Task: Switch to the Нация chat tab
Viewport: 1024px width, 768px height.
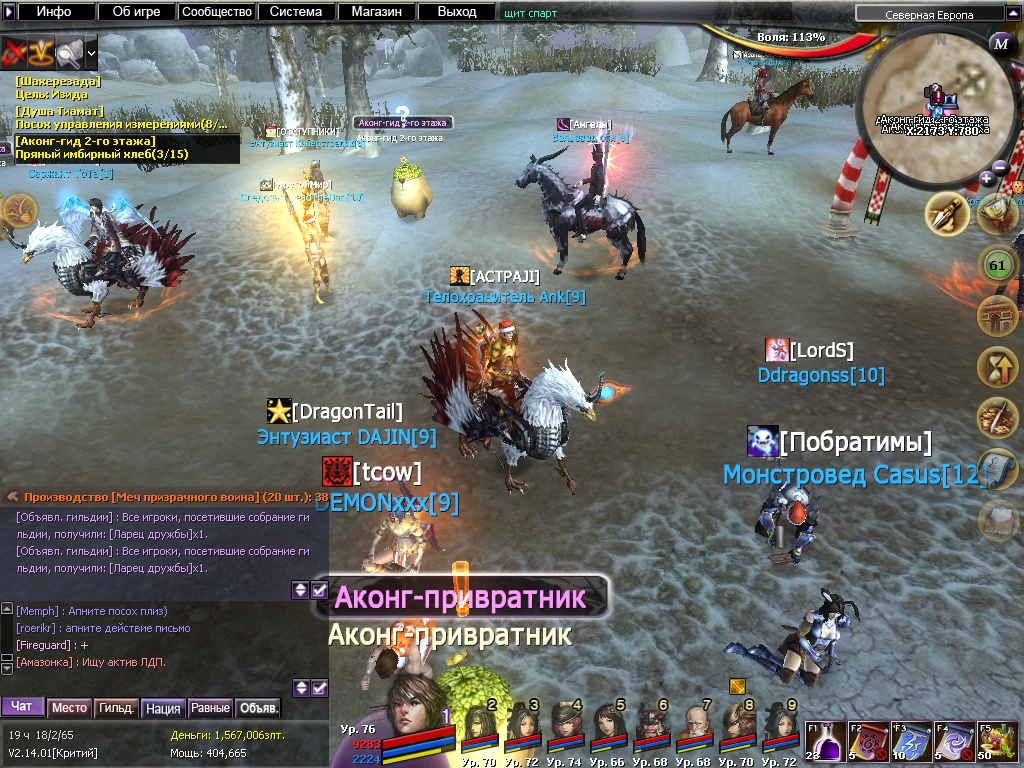Action: (162, 708)
